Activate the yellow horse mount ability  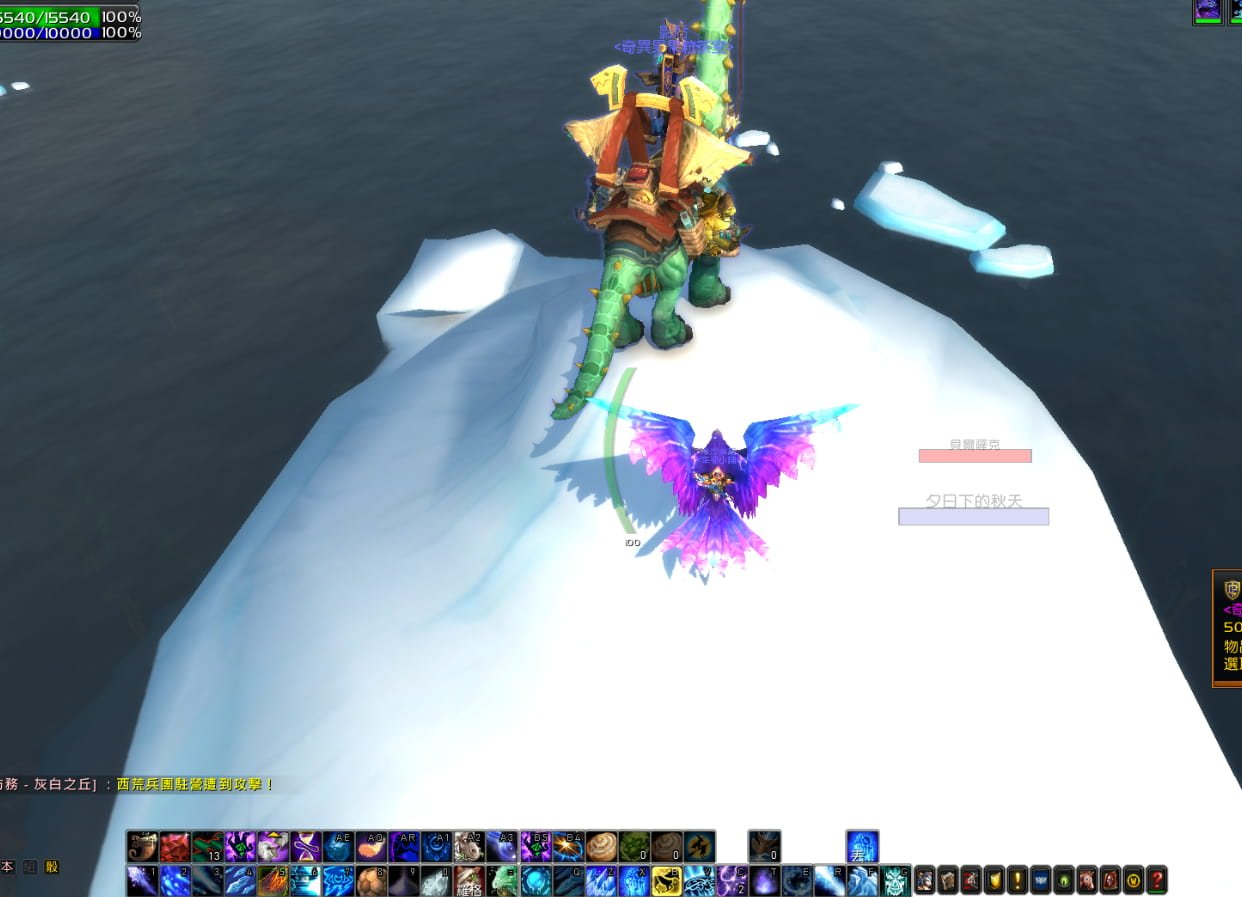[x=666, y=880]
